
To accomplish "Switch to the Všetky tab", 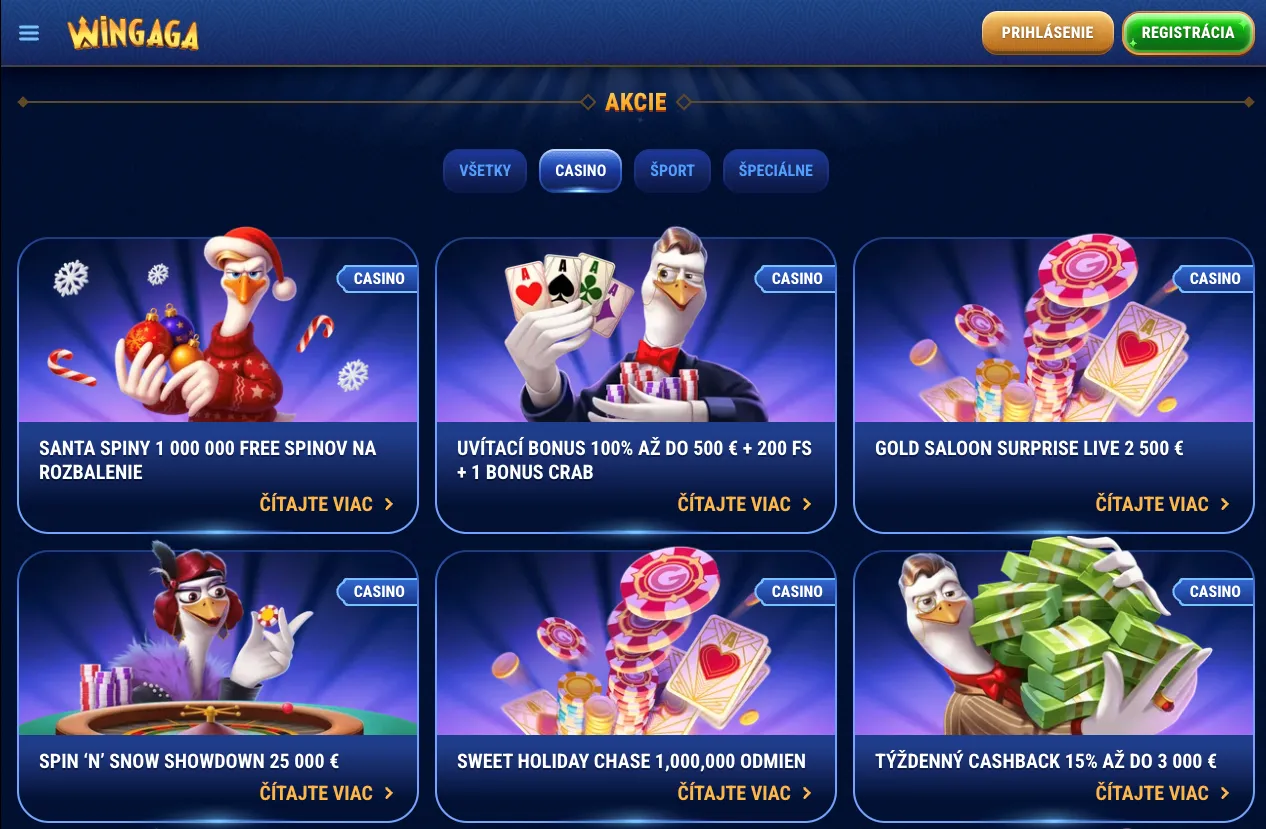I will pyautogui.click(x=485, y=170).
